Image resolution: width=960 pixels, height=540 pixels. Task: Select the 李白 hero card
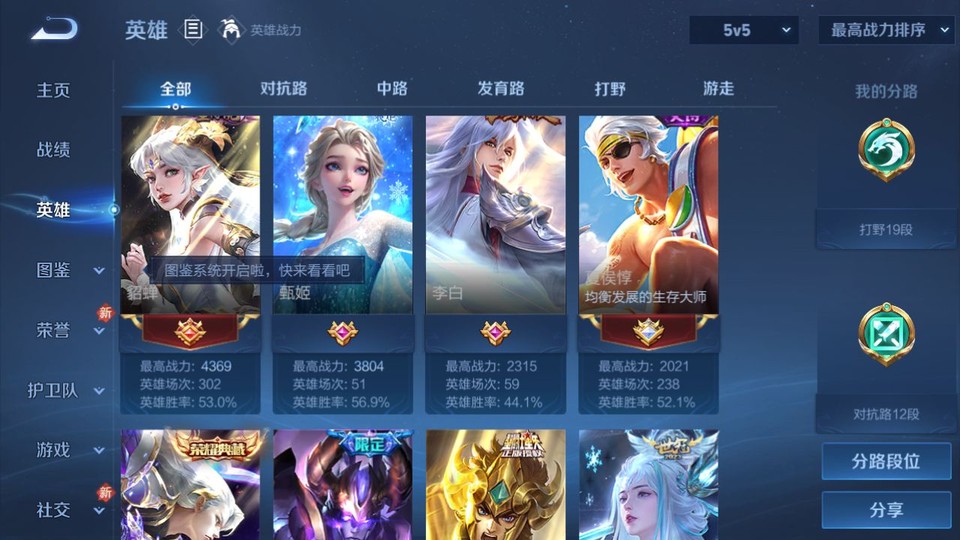click(495, 215)
